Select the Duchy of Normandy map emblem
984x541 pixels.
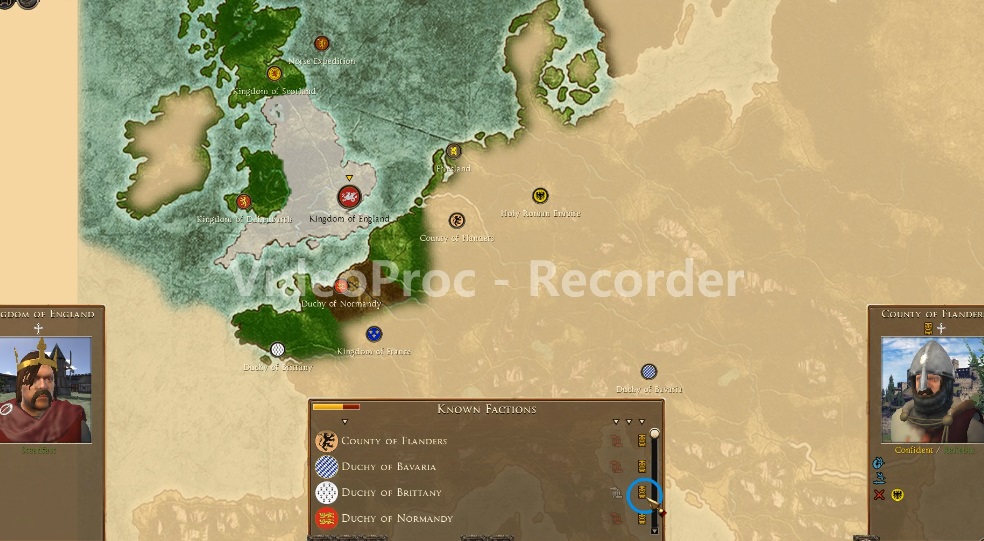[x=341, y=286]
